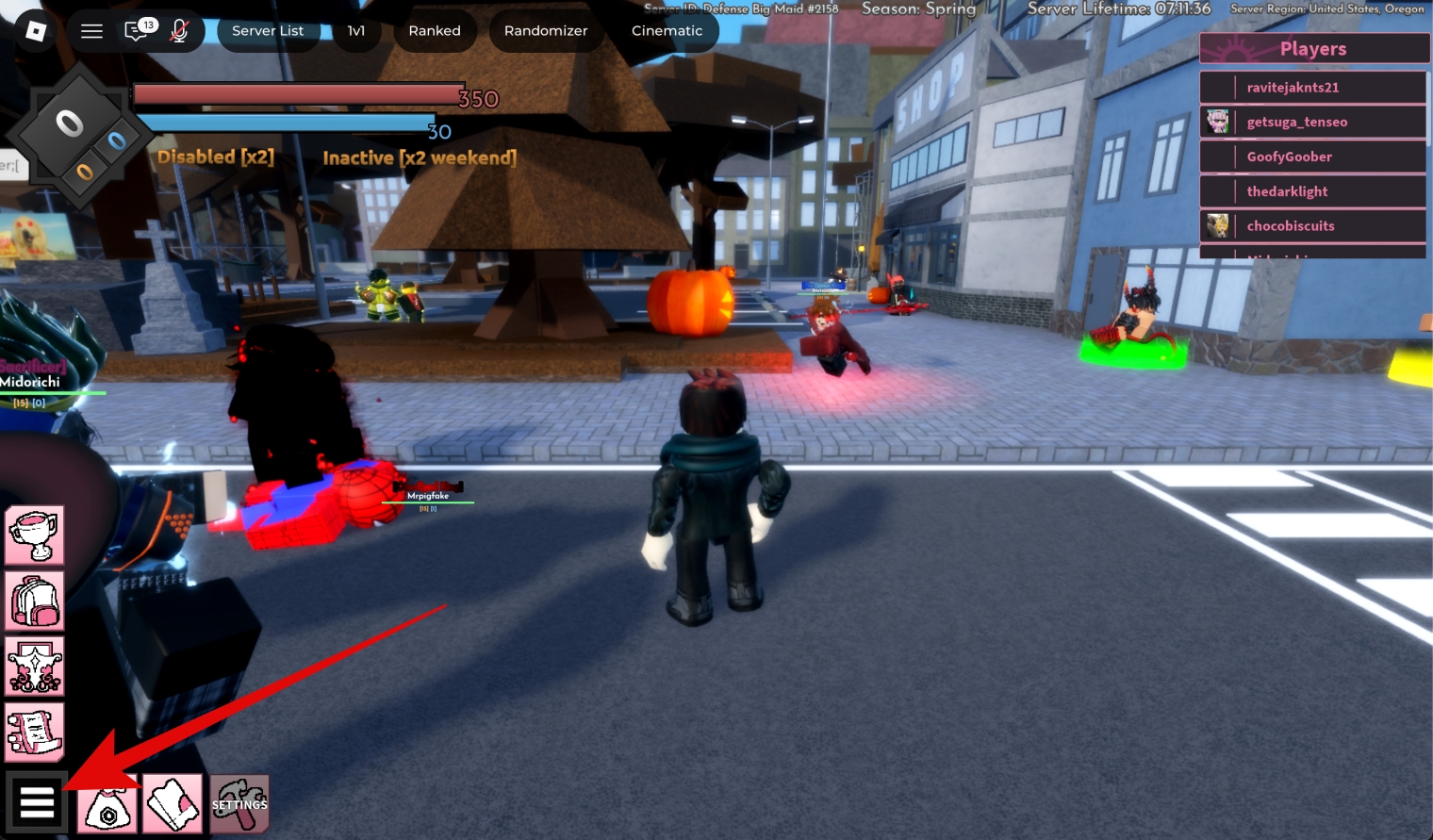Open the Server List
Viewport: 1433px width, 840px height.
tap(269, 30)
